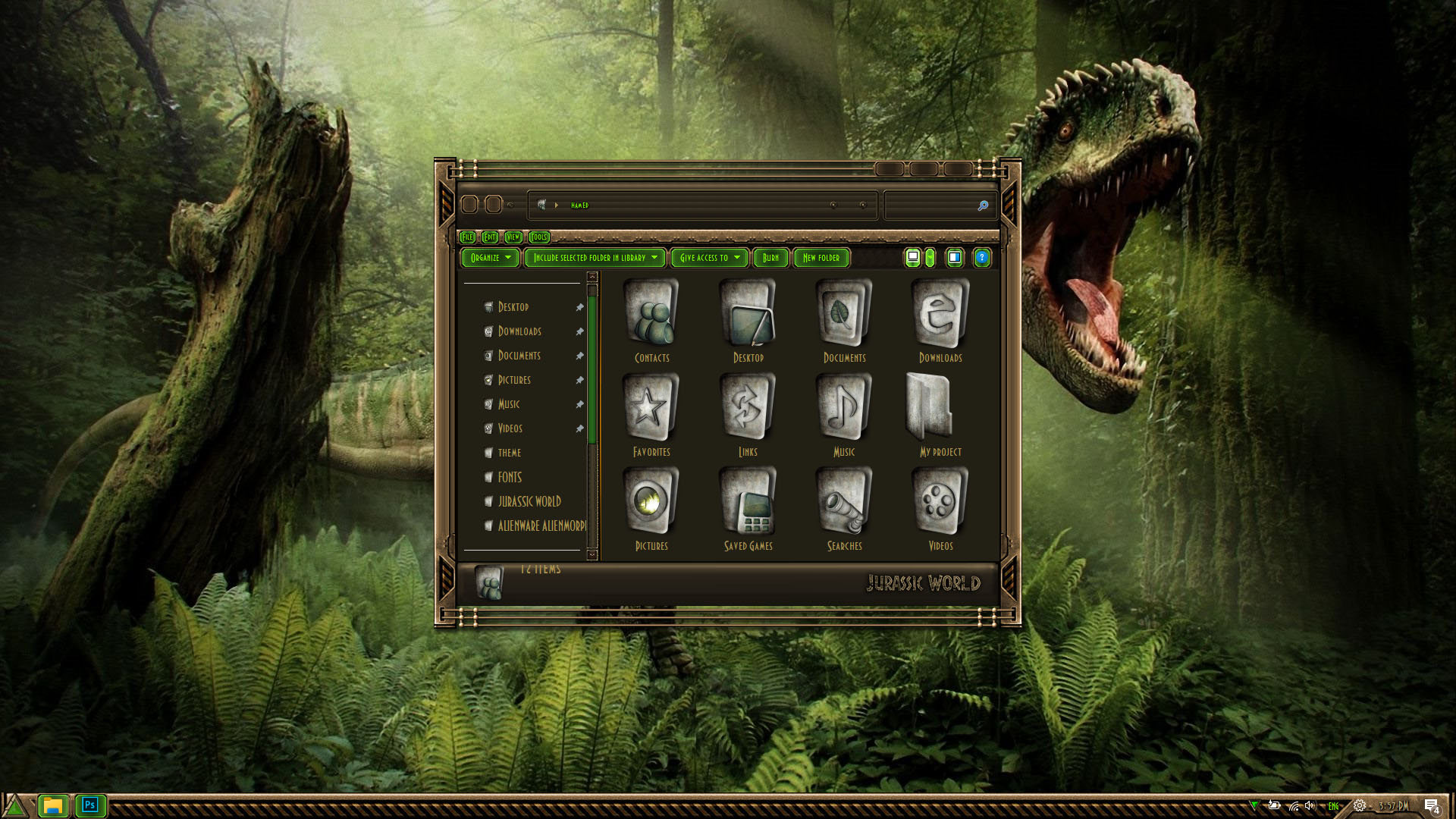The height and width of the screenshot is (819, 1456).
Task: Open the File menu
Action: pyautogui.click(x=467, y=237)
